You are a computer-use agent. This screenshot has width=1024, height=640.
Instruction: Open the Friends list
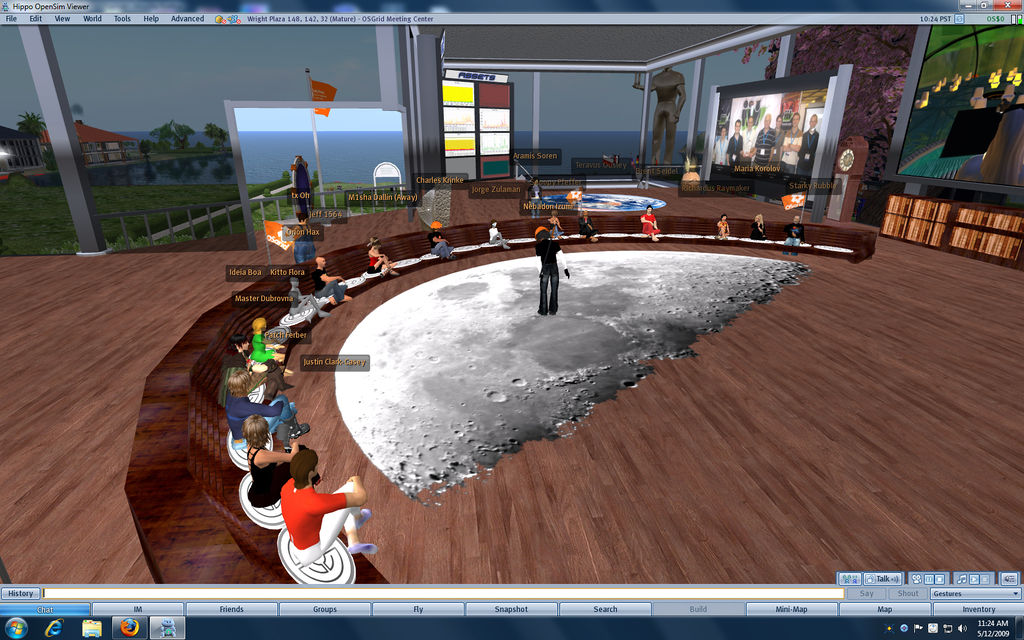(231, 609)
